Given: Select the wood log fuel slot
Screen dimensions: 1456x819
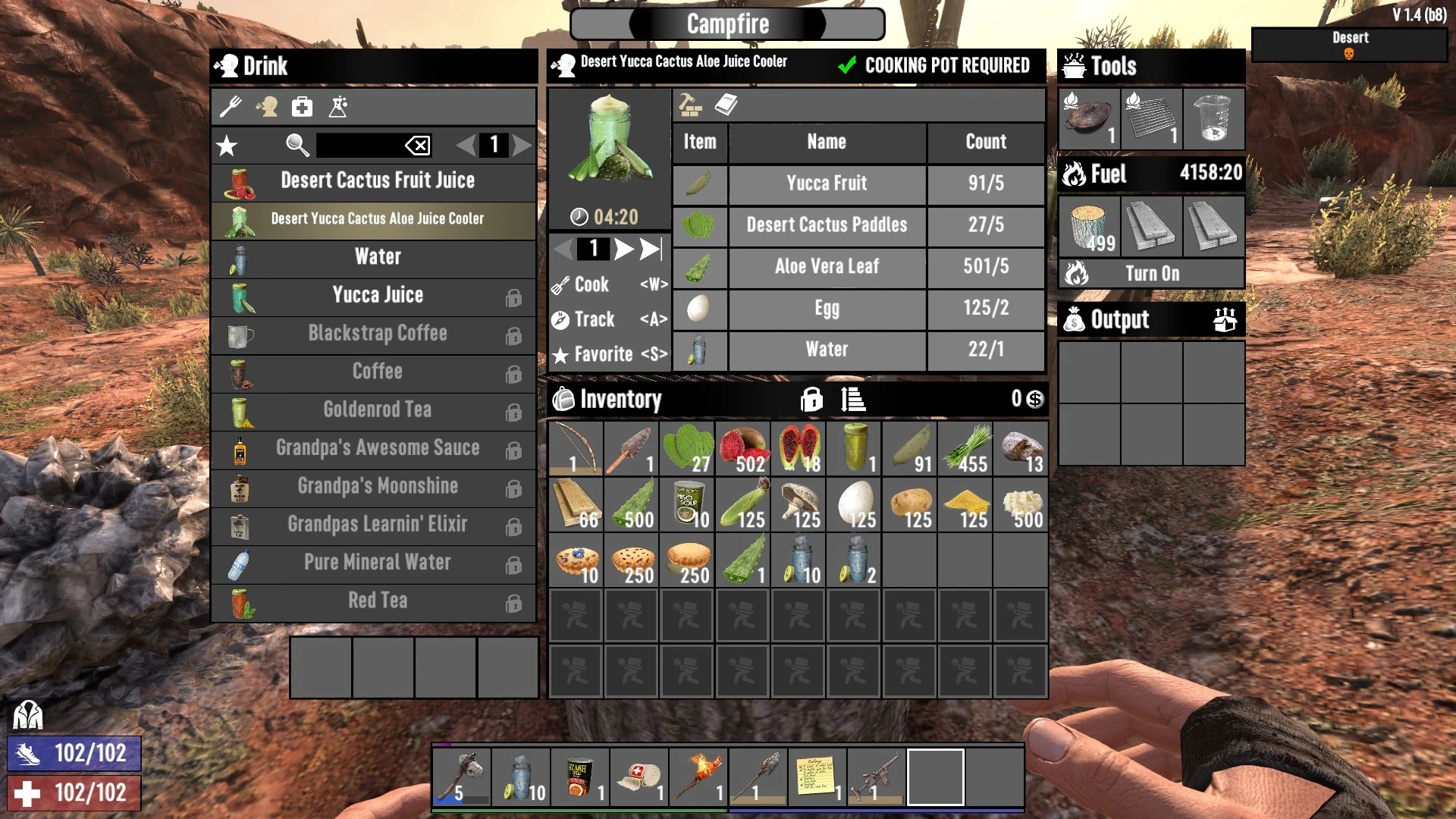Looking at the screenshot, I should click(1089, 227).
